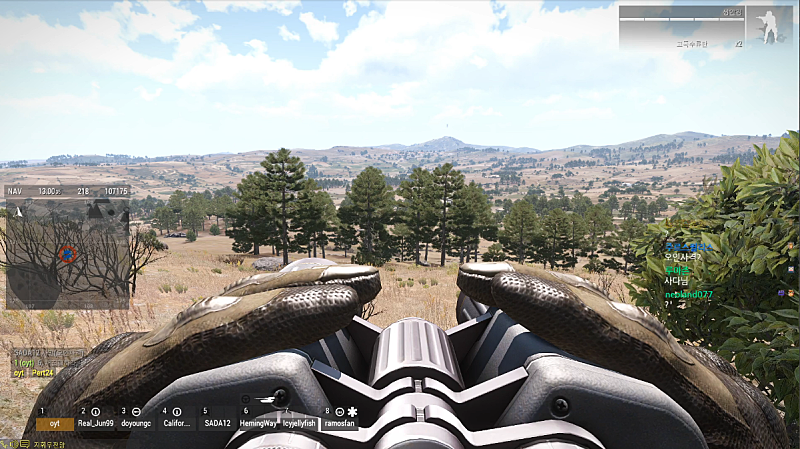Image resolution: width=800 pixels, height=449 pixels.
Task: Click the red circle marker on minimap
Action: point(68,253)
